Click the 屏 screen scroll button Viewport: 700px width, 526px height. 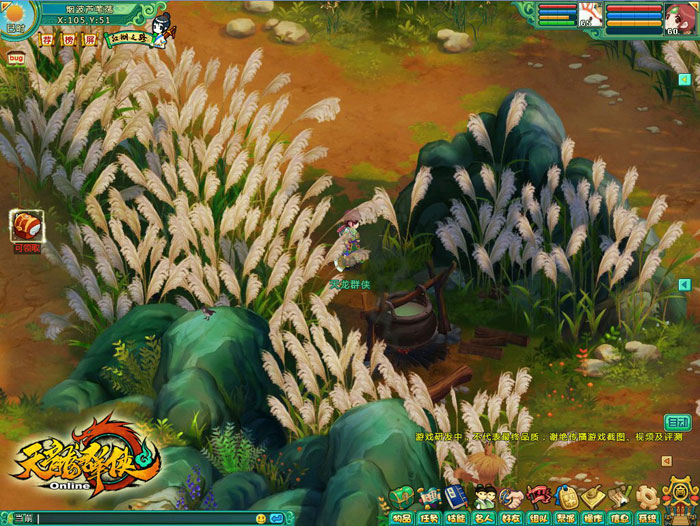pyautogui.click(x=90, y=40)
